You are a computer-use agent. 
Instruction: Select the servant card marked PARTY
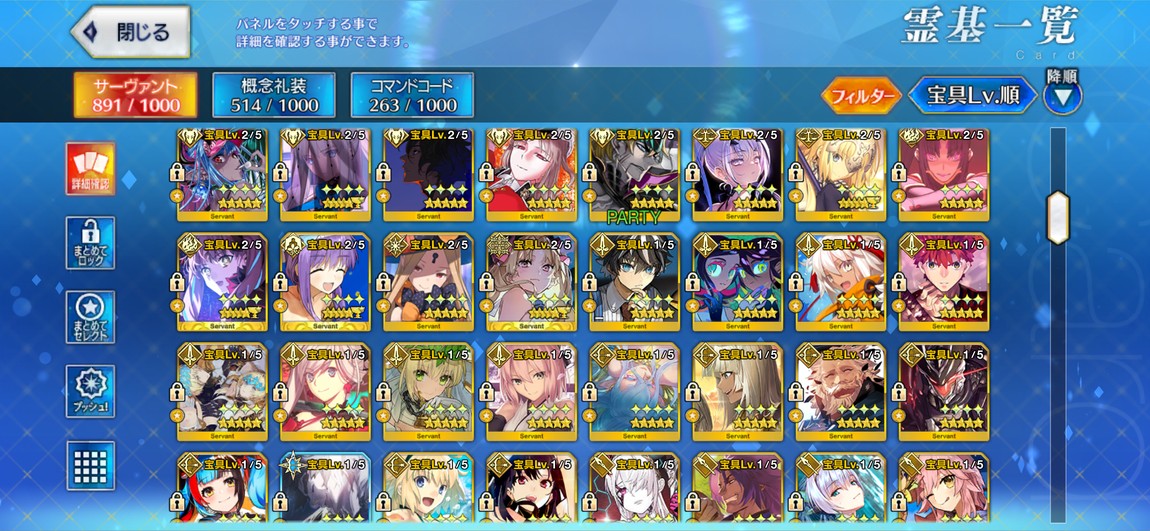pyautogui.click(x=634, y=174)
